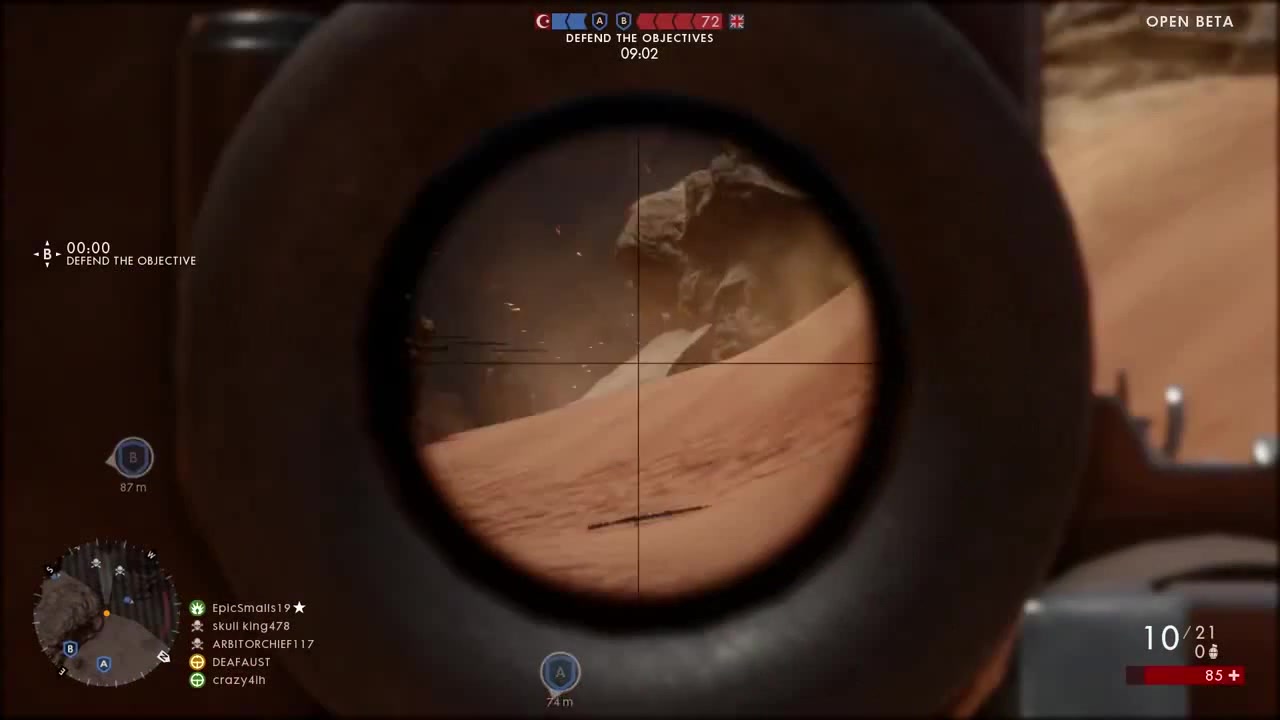Click the B flag icon on the minimap

[x=70, y=649]
